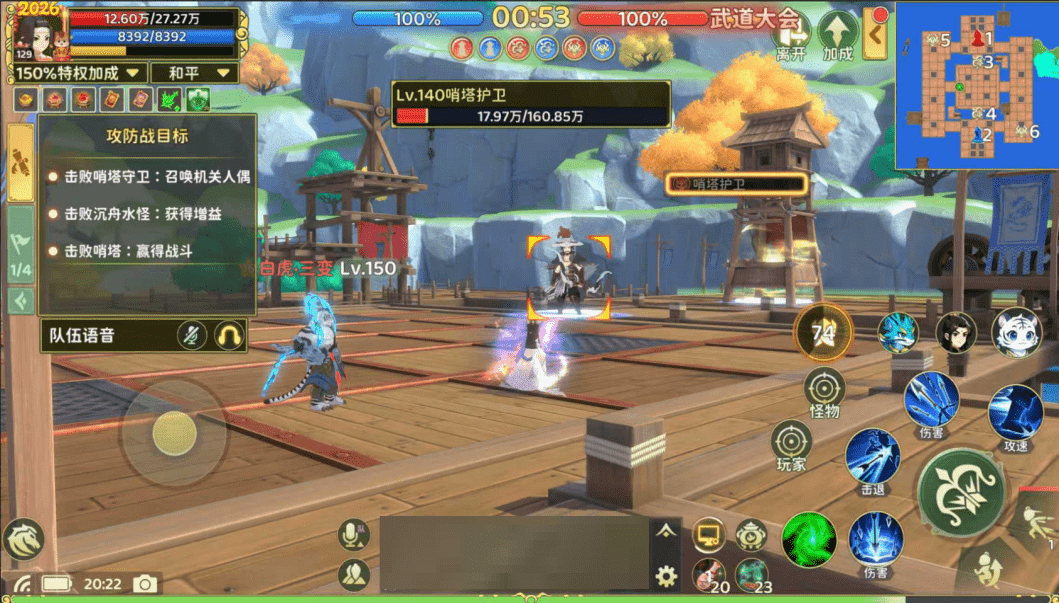Activate the 攻速 attack speed skill
Screen dimensions: 1059x603
pos(1015,412)
